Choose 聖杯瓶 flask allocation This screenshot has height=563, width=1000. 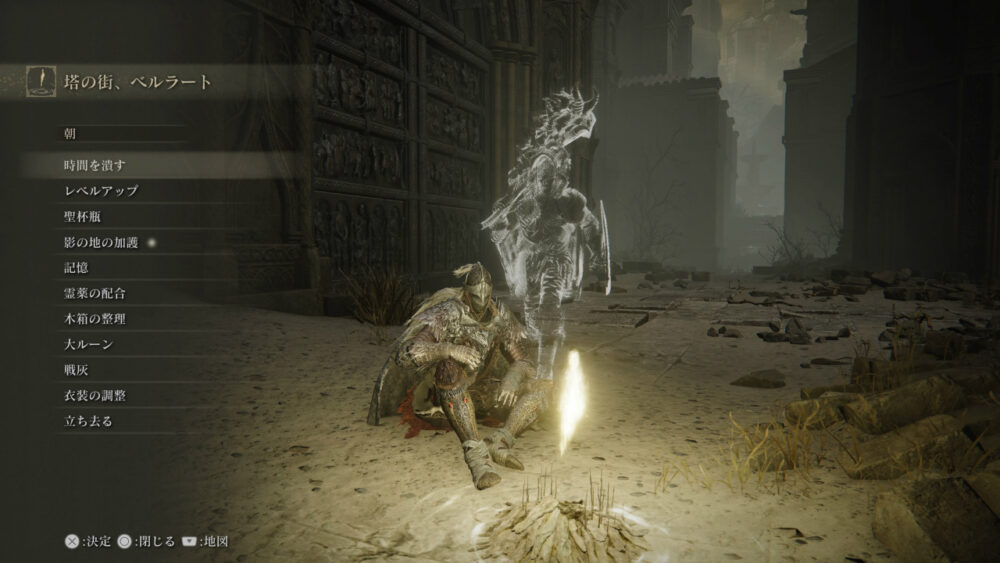(82, 216)
